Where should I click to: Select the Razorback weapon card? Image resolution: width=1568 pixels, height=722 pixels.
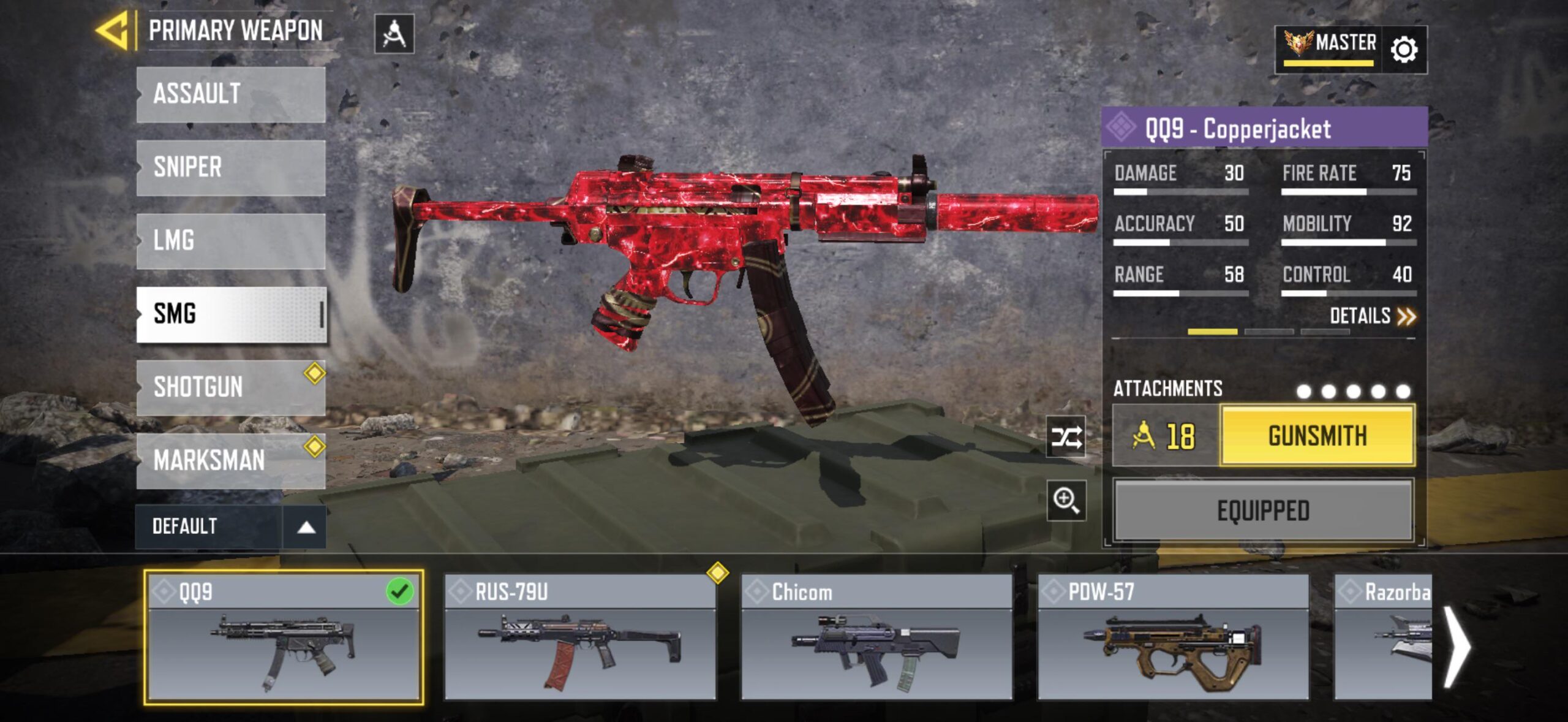click(1383, 637)
